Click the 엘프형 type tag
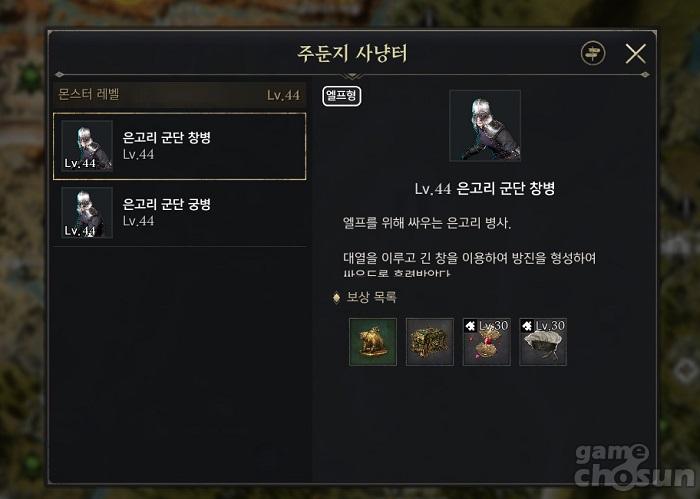Viewport: 700px width, 499px height. click(x=342, y=96)
